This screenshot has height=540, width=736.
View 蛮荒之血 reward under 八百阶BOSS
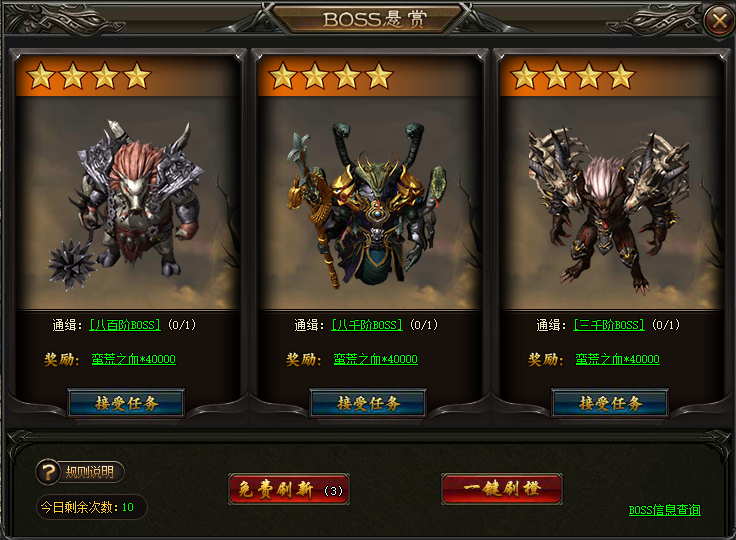pyautogui.click(x=133, y=359)
